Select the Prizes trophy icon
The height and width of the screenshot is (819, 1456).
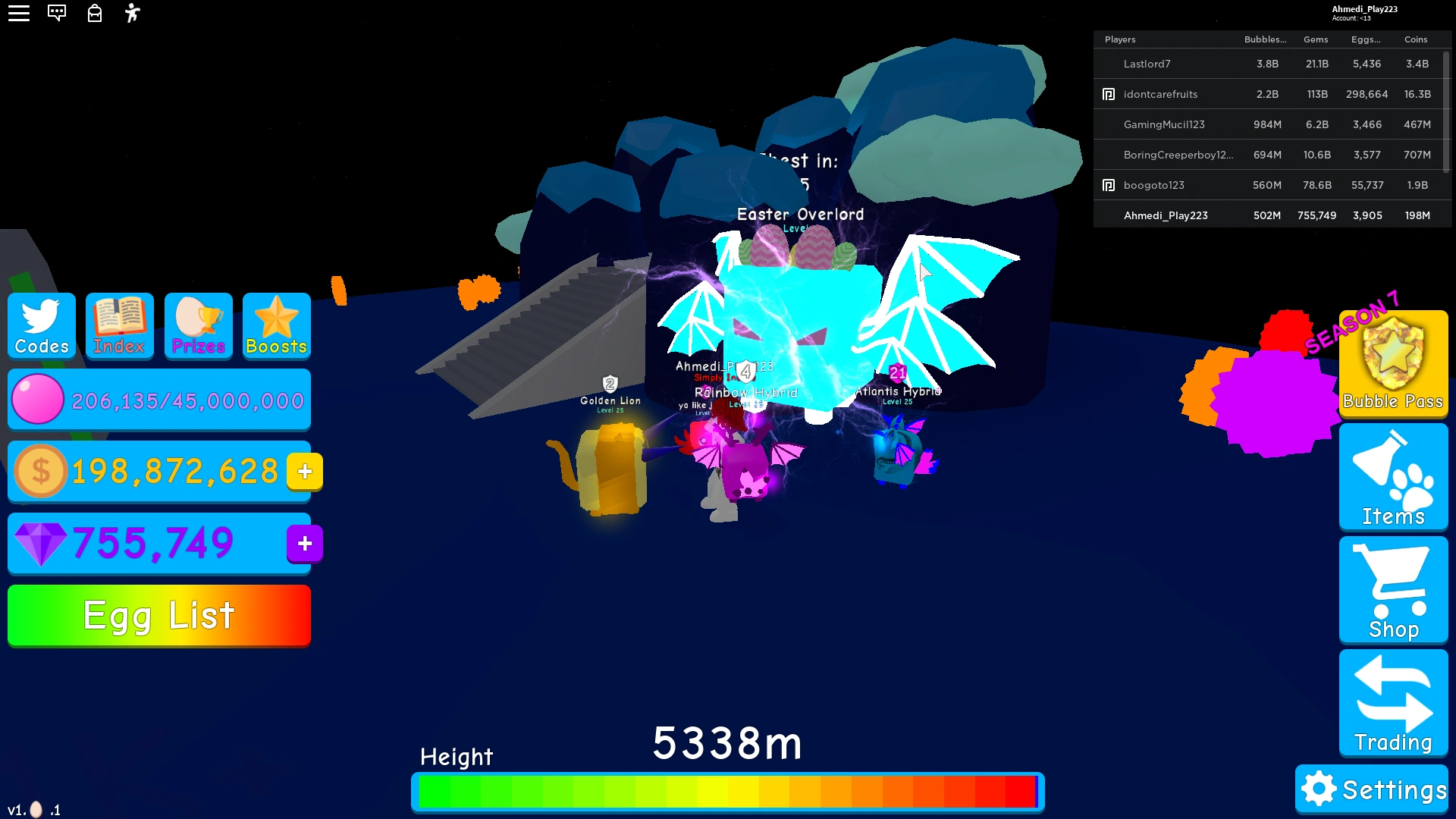pos(198,326)
